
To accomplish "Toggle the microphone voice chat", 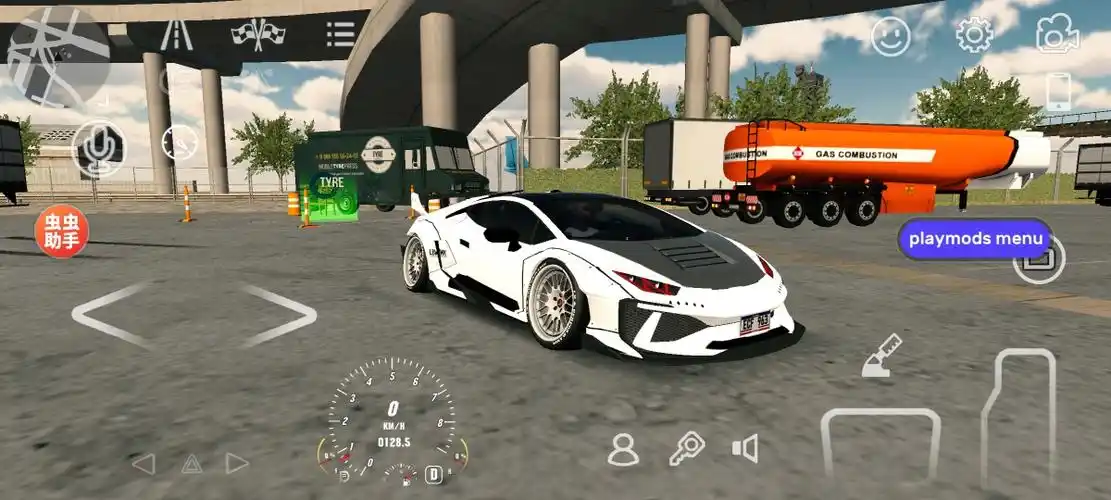I will click(98, 149).
